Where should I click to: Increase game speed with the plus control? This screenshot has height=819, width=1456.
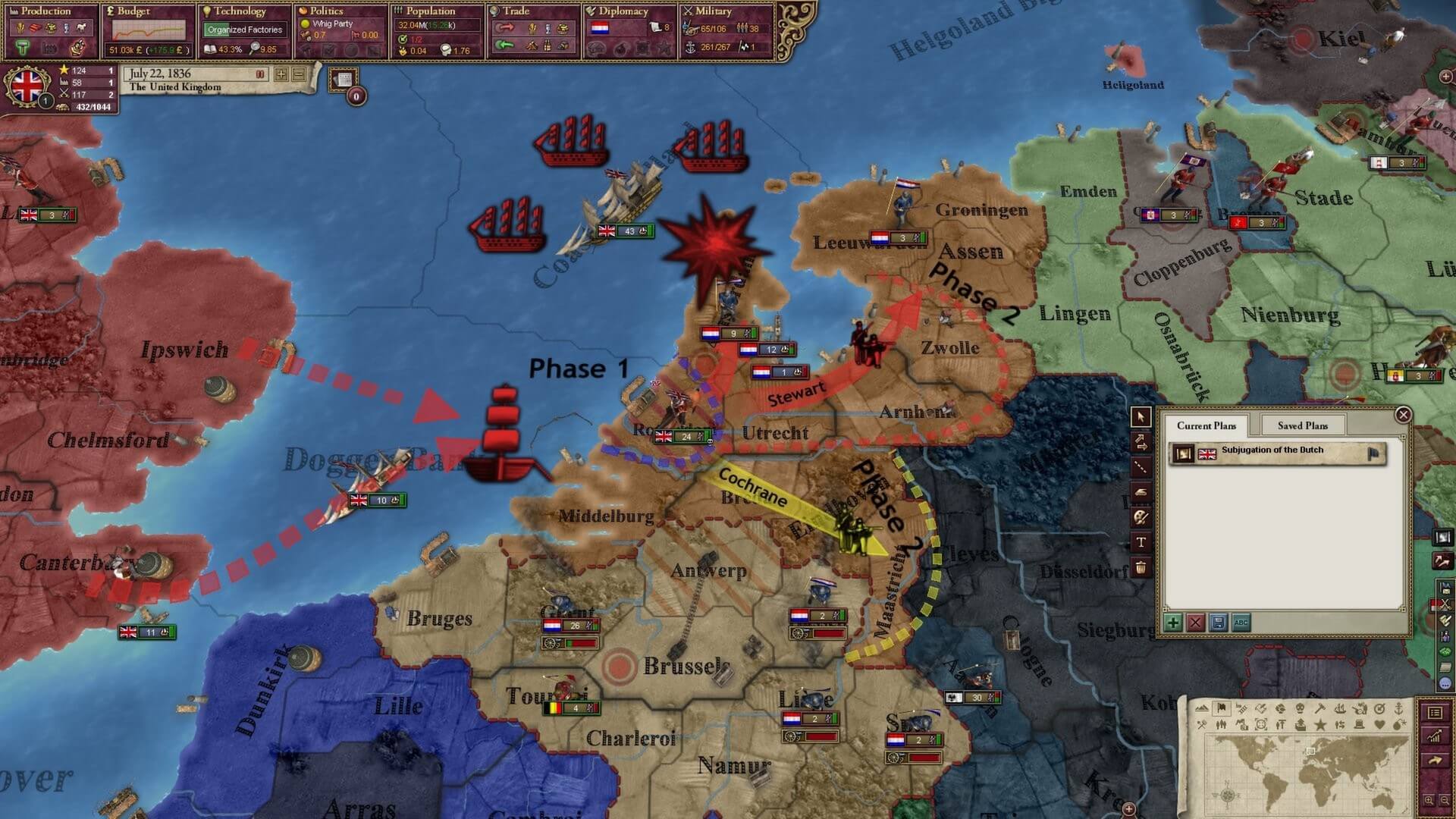click(280, 74)
